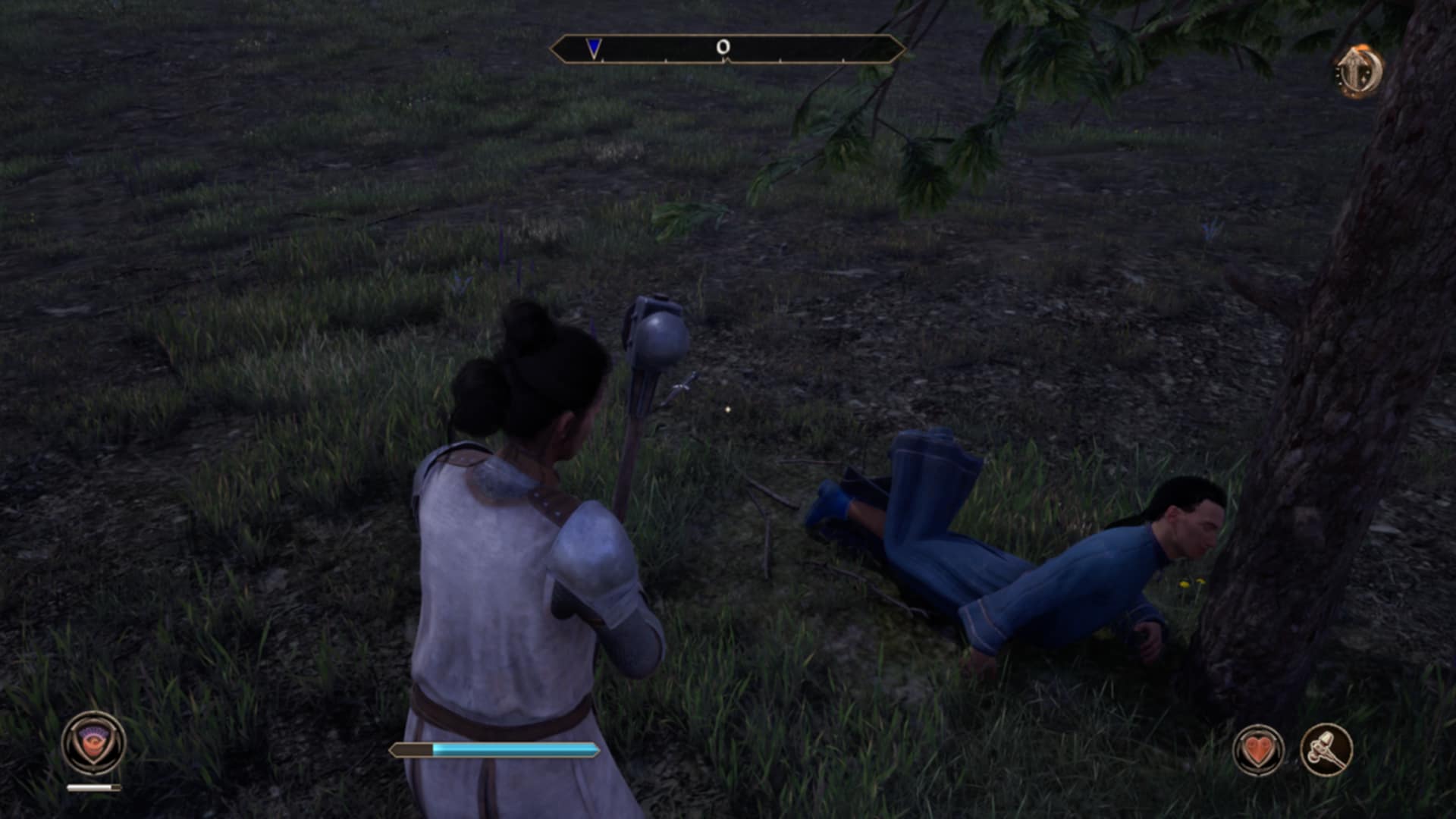
Task: Click the war hammer weapon icon
Action: point(1326,750)
